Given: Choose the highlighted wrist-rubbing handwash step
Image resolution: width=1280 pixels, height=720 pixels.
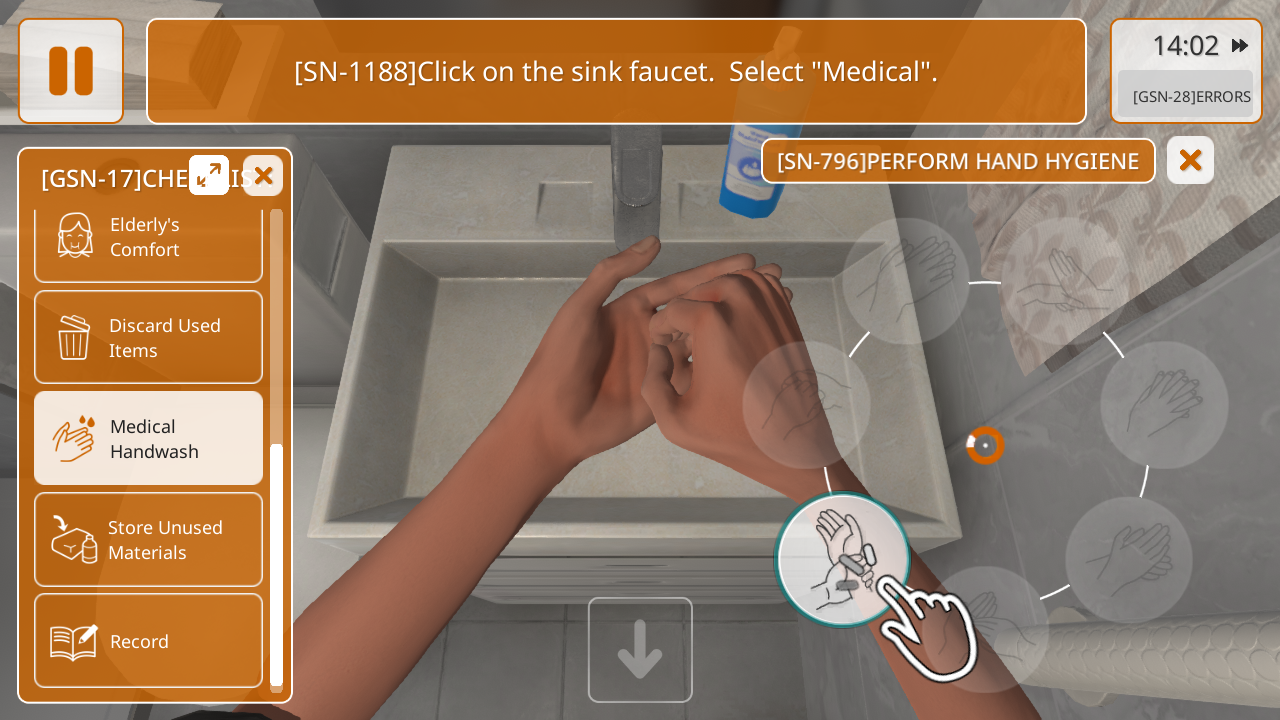Looking at the screenshot, I should click(x=843, y=560).
